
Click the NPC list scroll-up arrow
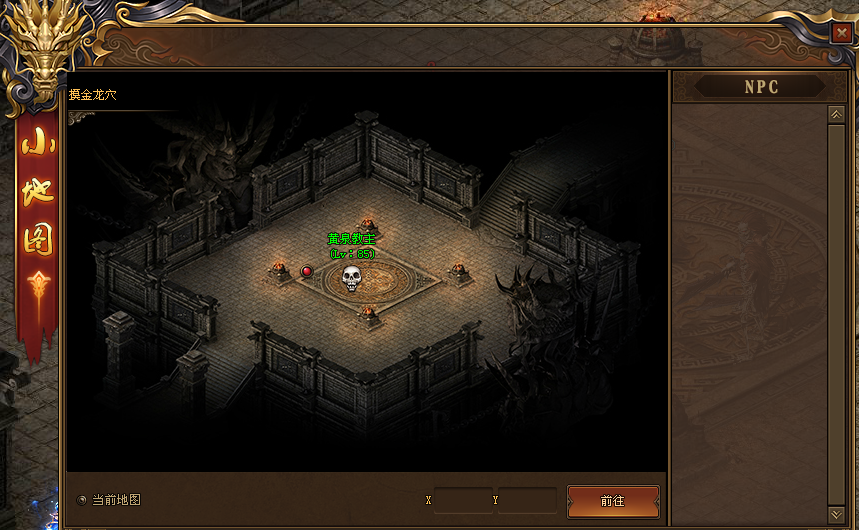click(x=837, y=115)
